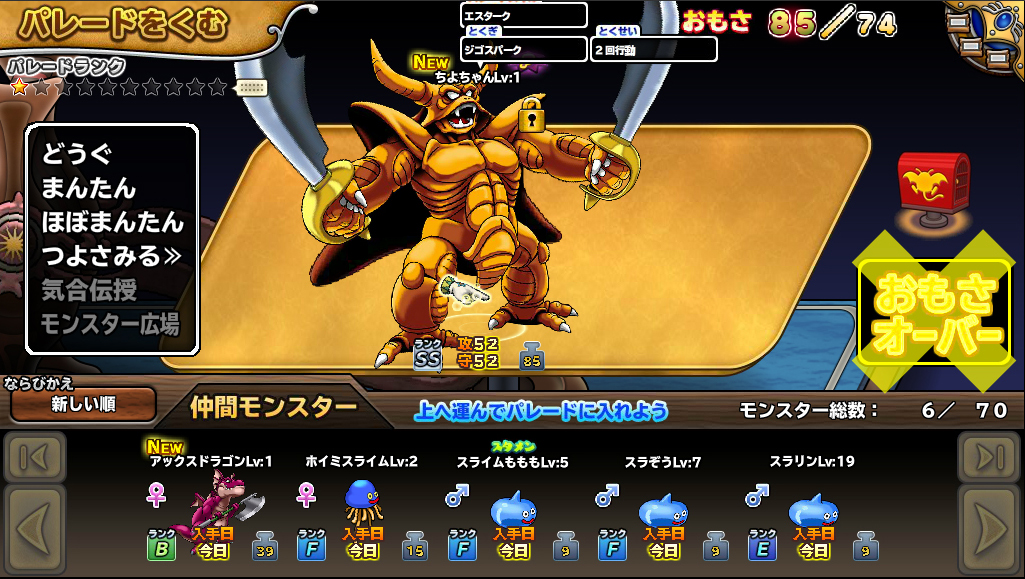The width and height of the screenshot is (1025, 579).
Task: Choose まんたん from the menu
Action: pos(88,188)
